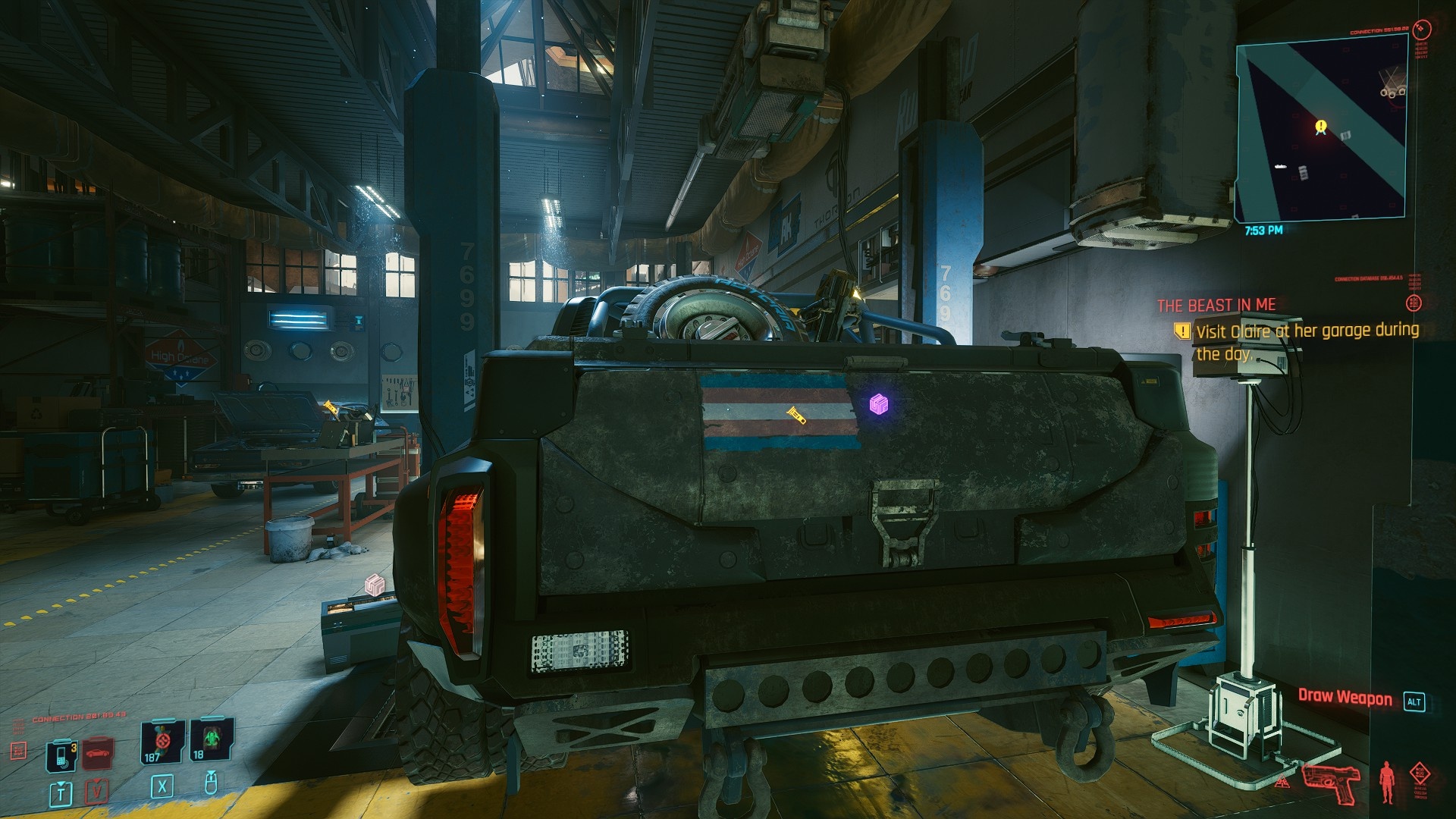Click the red pistol weapon icon
This screenshot has height=819, width=1456.
coord(1330,783)
